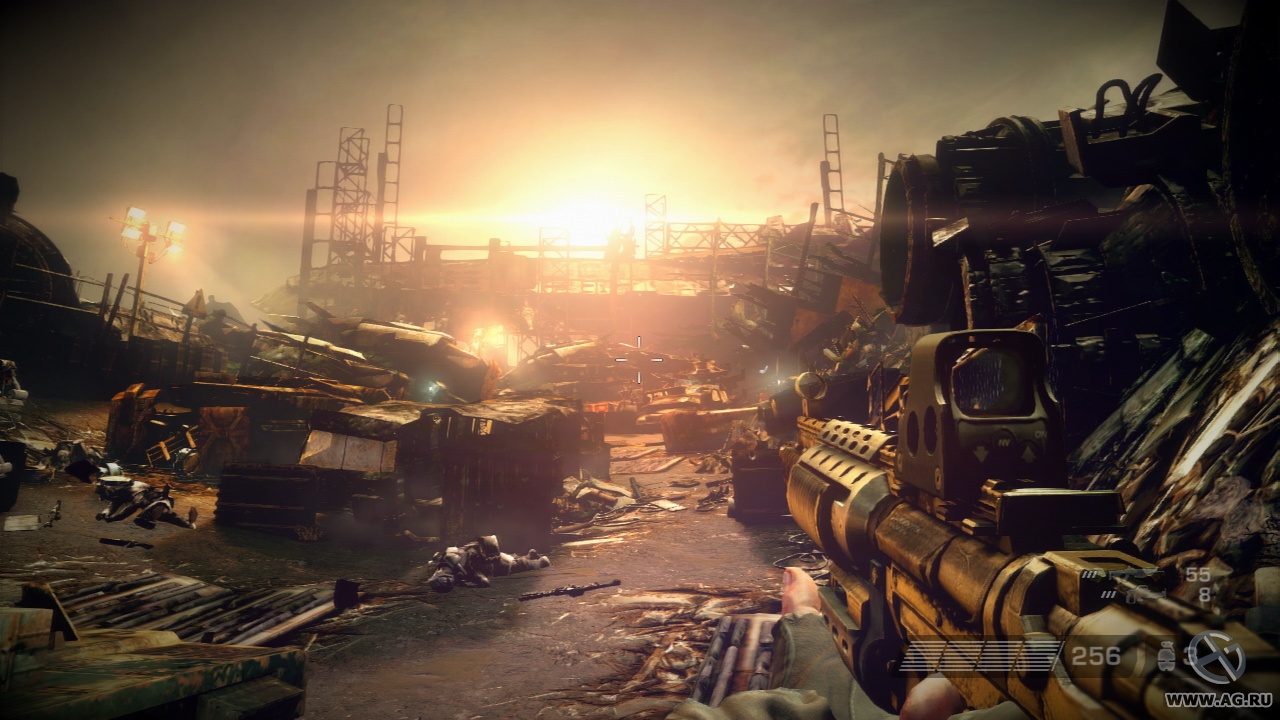
Task: Click the NV marking on the weapon scope
Action: [1004, 441]
